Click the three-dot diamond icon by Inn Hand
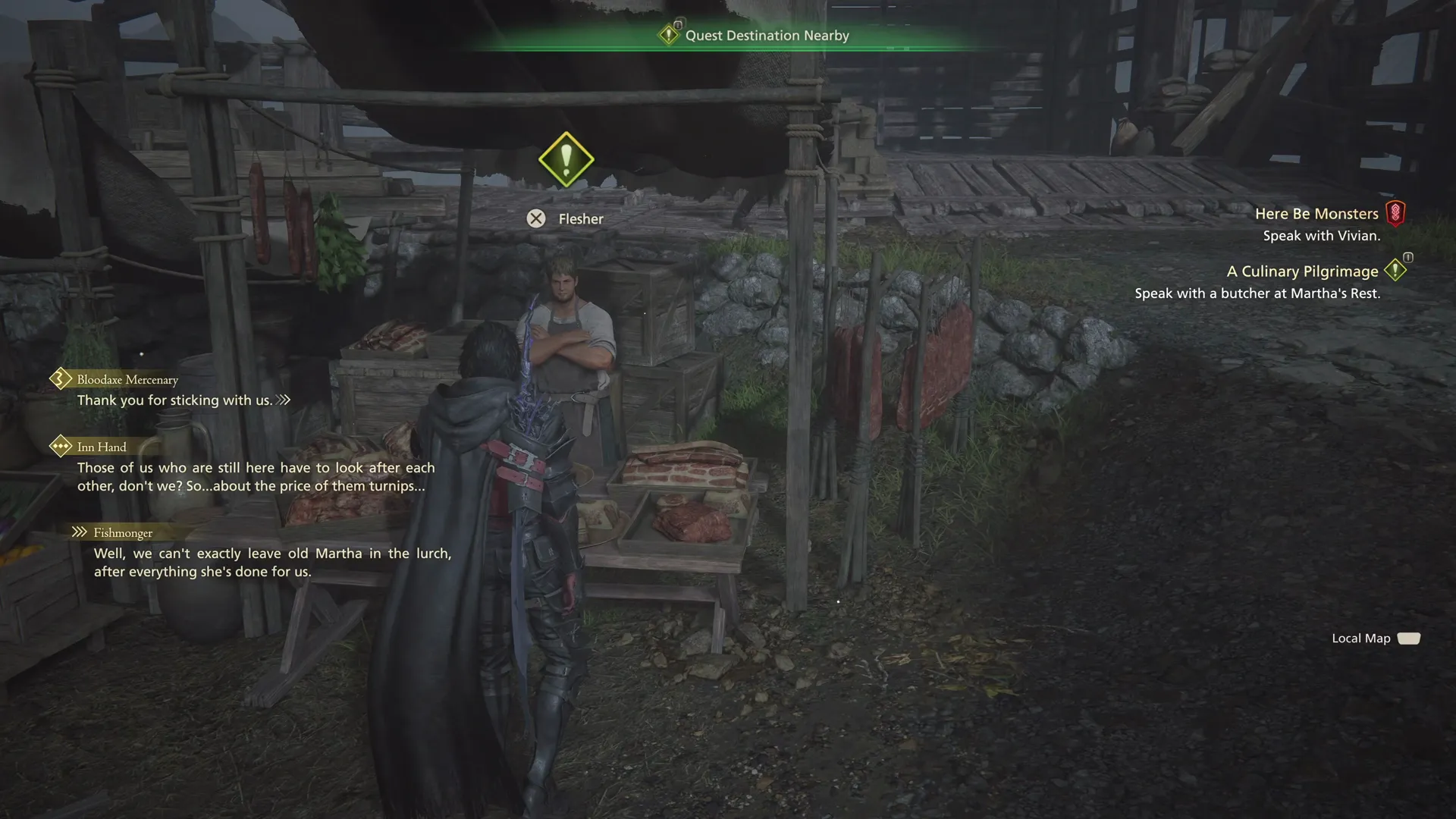1456x819 pixels. [60, 446]
